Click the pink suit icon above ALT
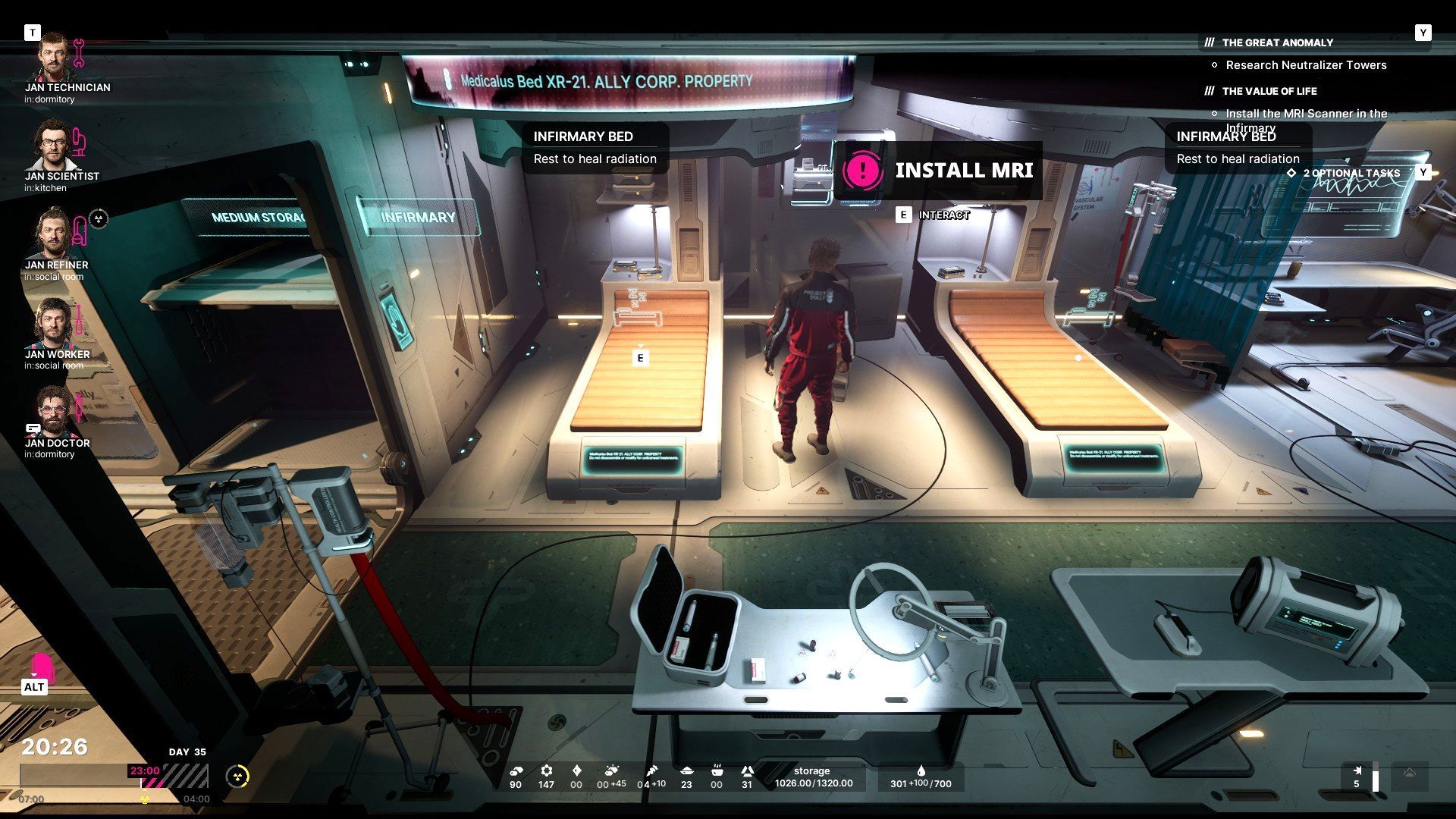The width and height of the screenshot is (1456, 819). [42, 666]
